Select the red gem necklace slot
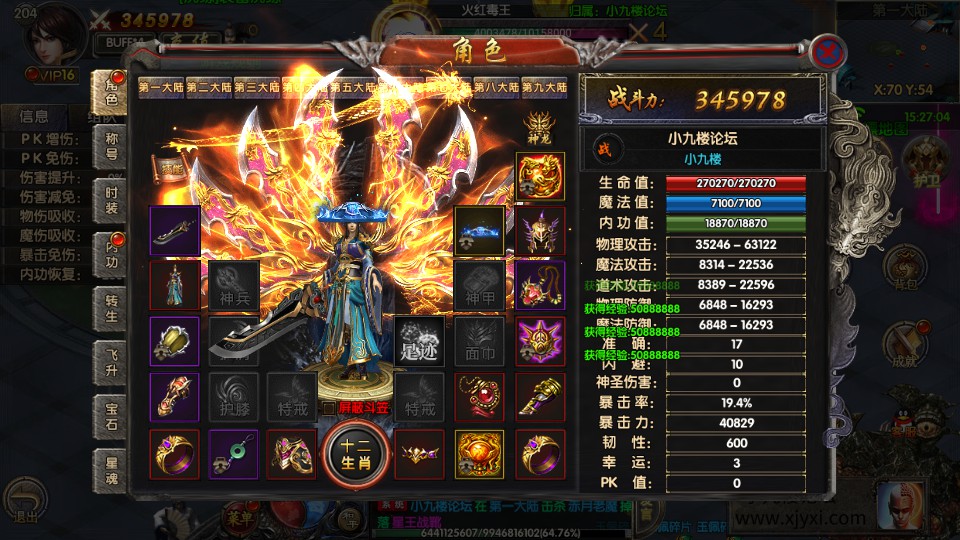The width and height of the screenshot is (960, 540). [479, 397]
